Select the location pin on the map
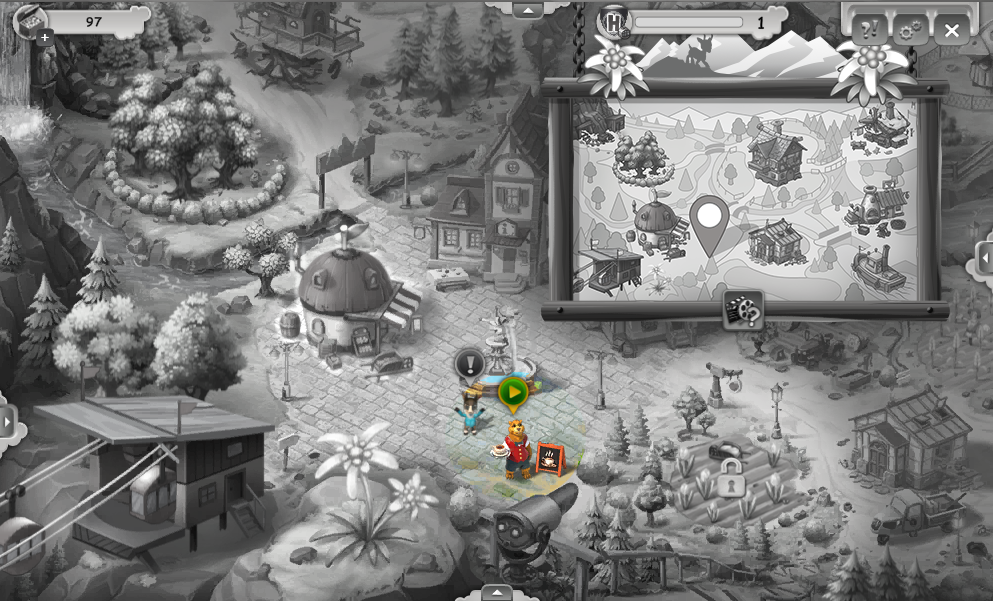The width and height of the screenshot is (993, 601). click(x=709, y=221)
